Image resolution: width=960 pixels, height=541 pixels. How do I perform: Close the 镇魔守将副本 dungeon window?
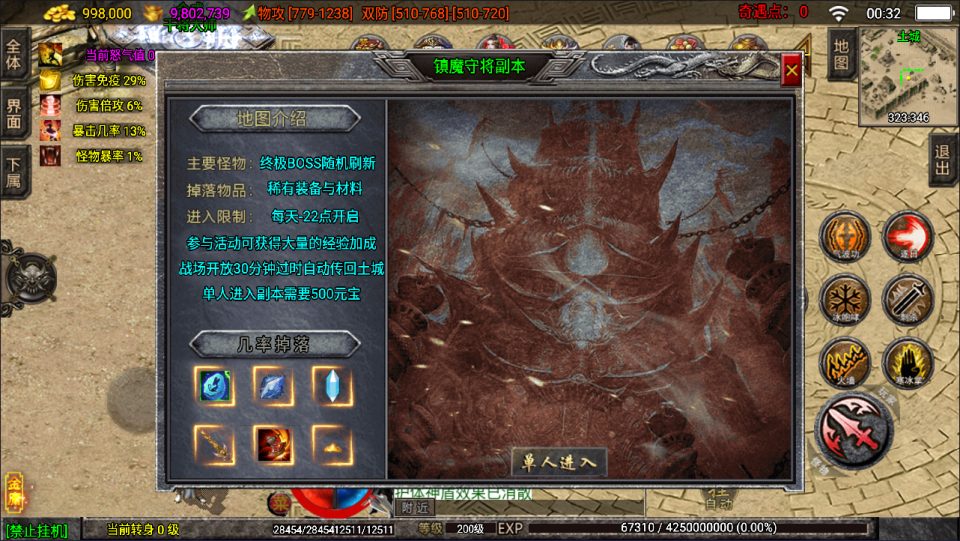click(x=791, y=71)
